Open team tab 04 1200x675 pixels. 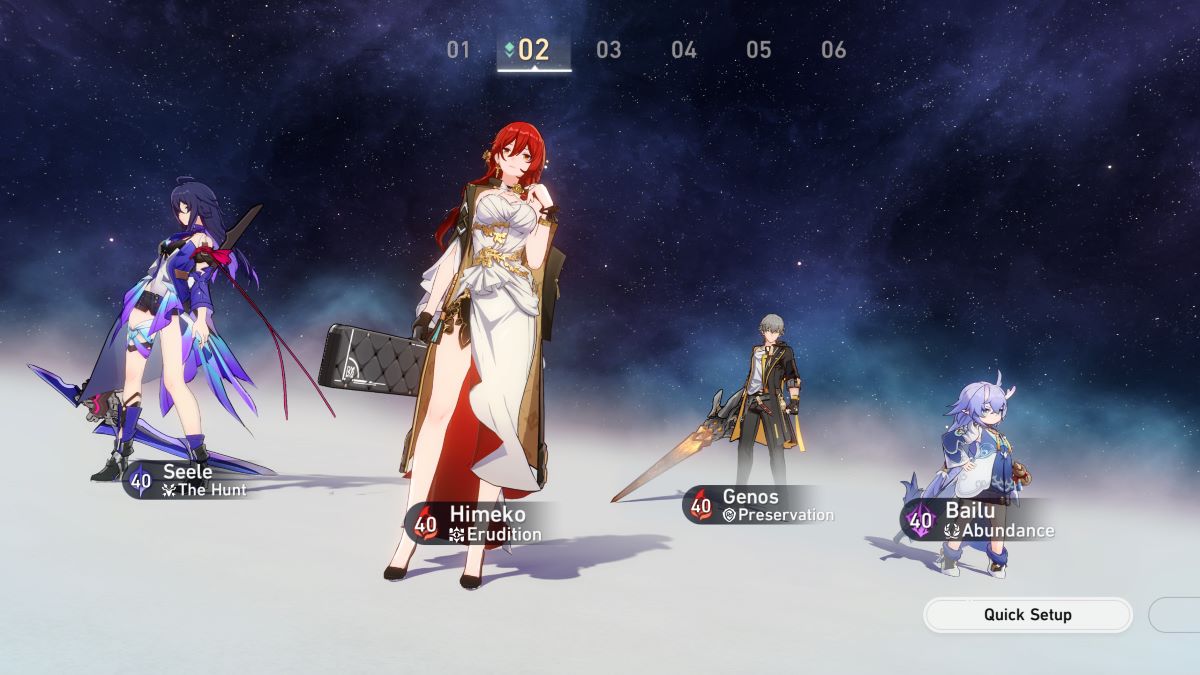tap(684, 50)
